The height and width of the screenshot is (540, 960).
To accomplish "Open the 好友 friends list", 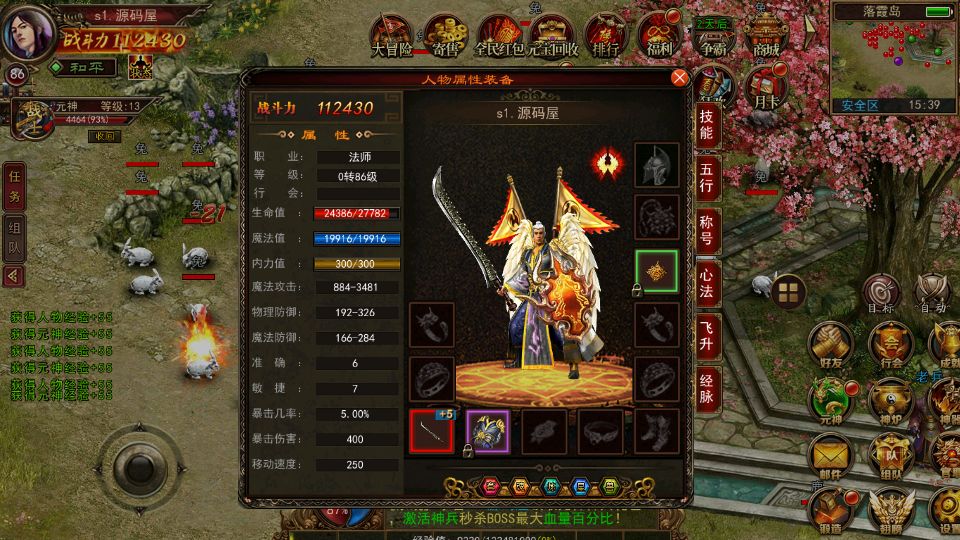I will [x=828, y=344].
